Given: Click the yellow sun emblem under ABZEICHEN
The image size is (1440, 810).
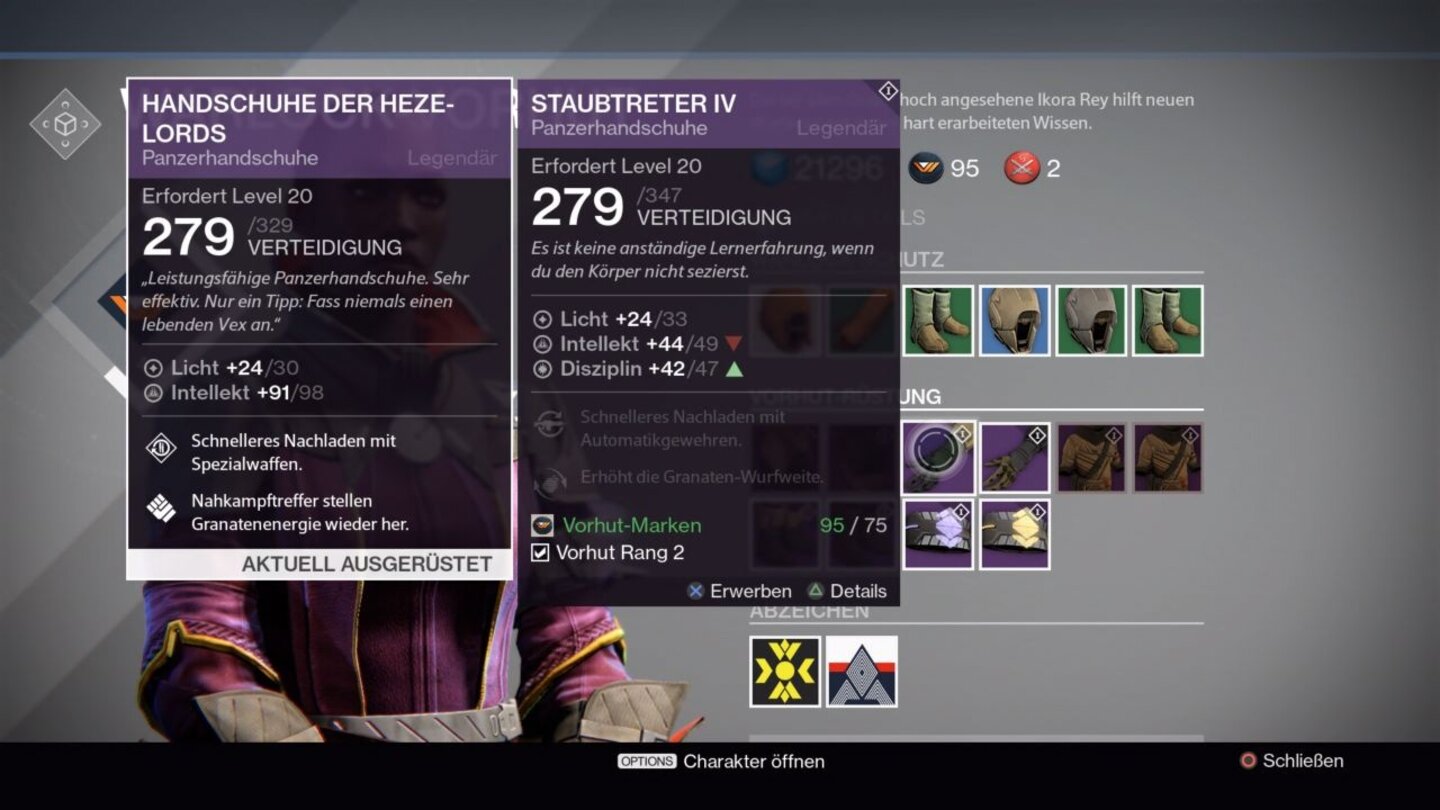Looking at the screenshot, I should coord(785,670).
